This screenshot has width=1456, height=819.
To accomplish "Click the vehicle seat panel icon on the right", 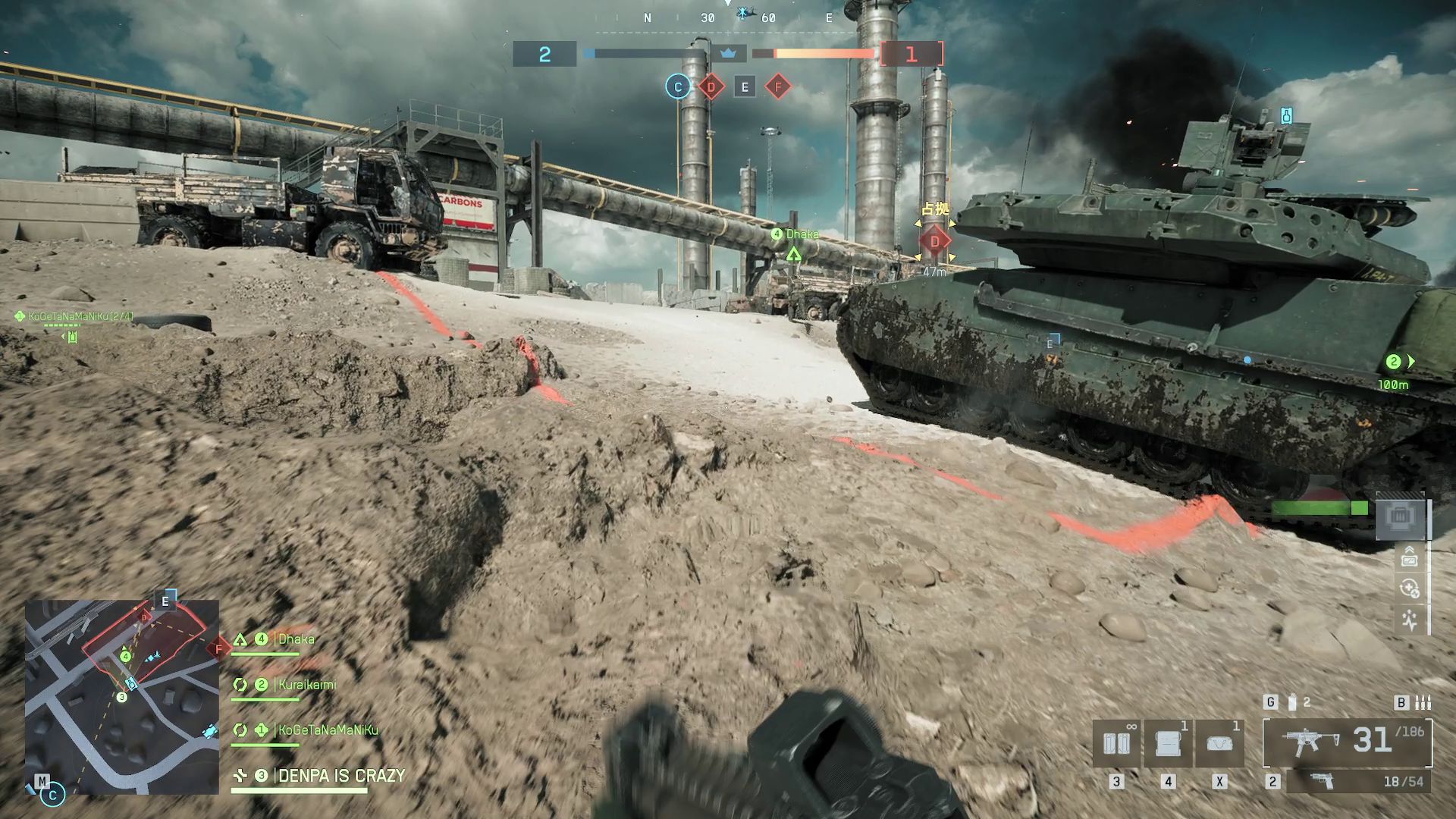I will [x=1399, y=516].
